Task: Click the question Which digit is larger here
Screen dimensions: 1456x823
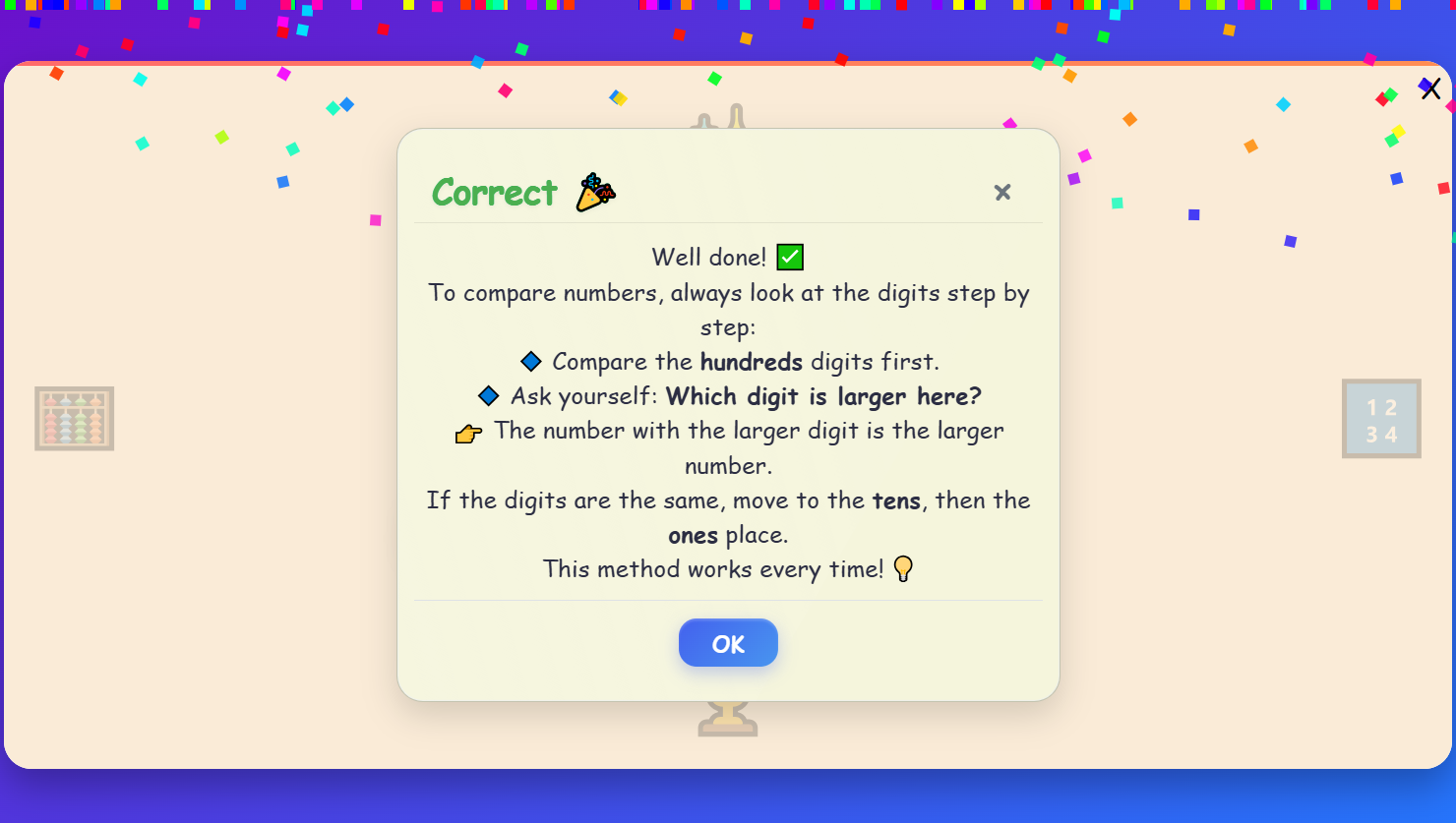Action: click(x=823, y=396)
